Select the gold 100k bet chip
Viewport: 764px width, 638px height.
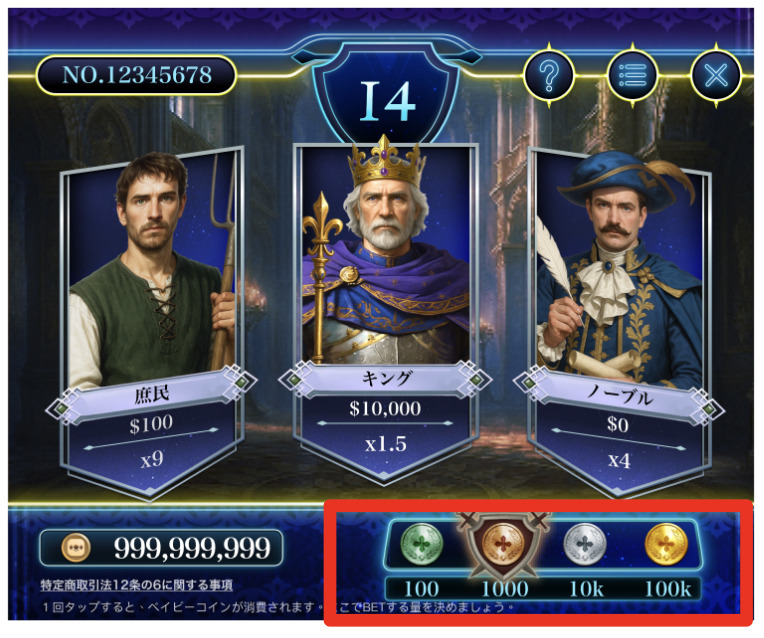click(x=665, y=546)
